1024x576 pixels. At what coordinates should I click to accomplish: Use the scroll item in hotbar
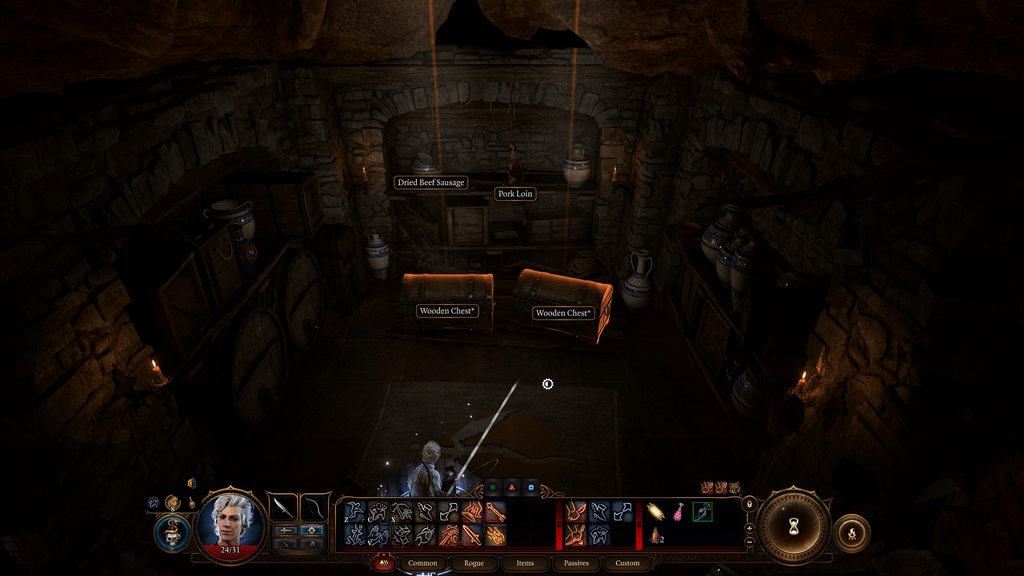click(656, 512)
